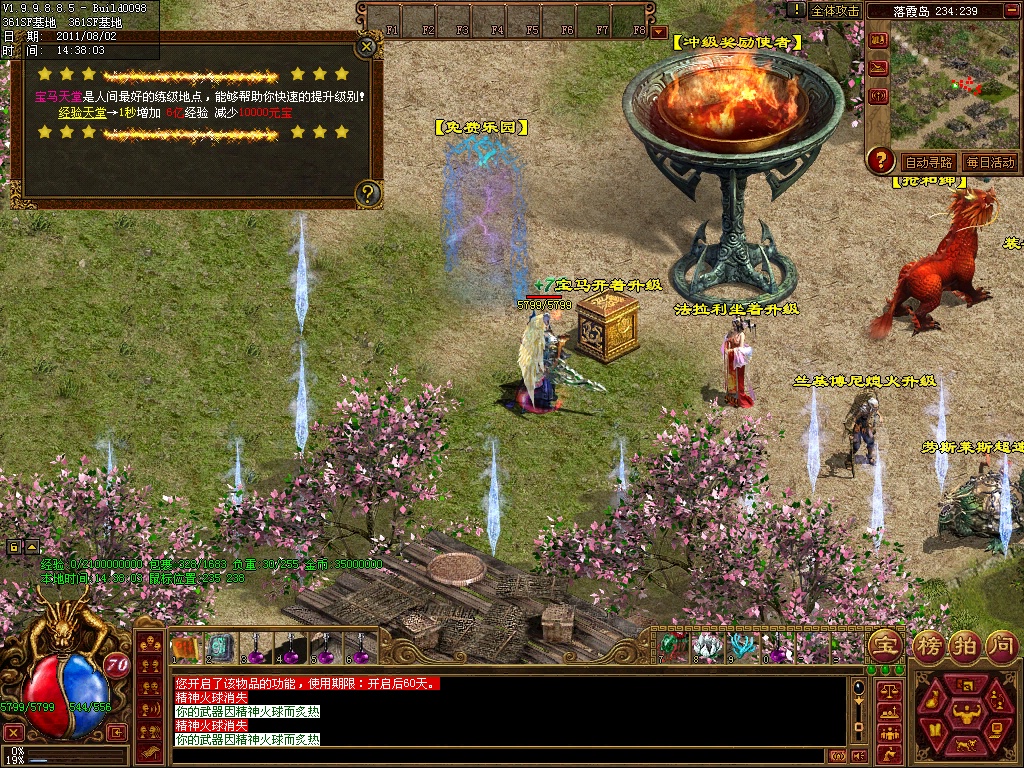This screenshot has height=768, width=1024.
Task: Toggle the 全体攻击 attack mode button
Action: click(835, 10)
